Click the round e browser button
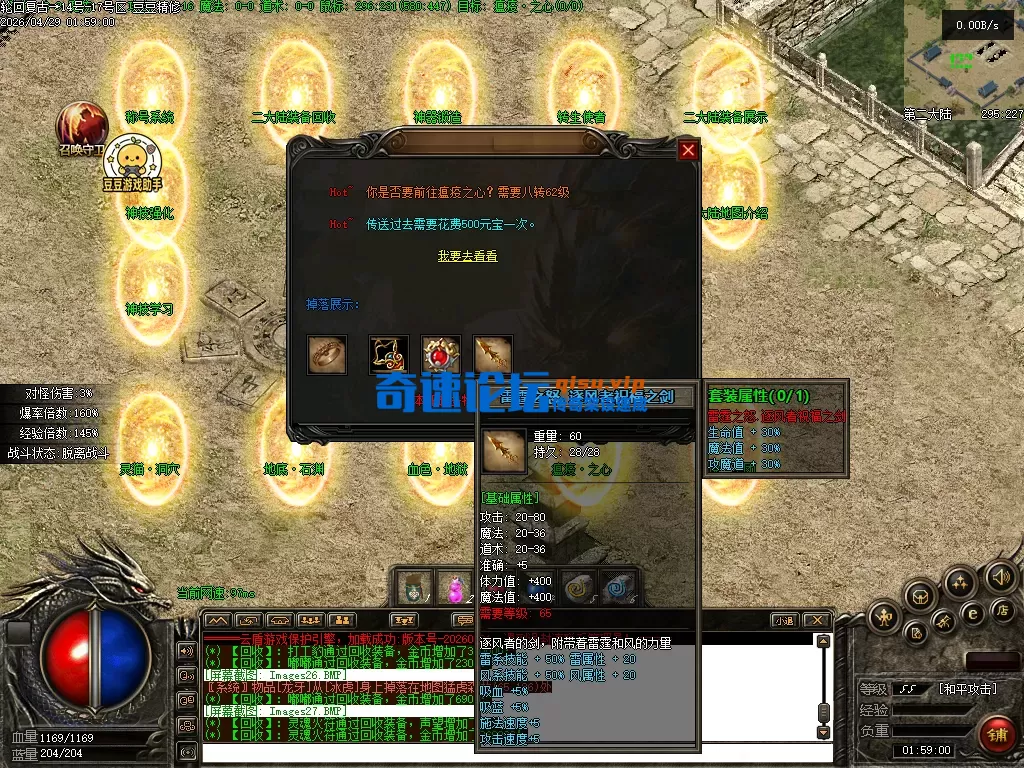 click(x=971, y=612)
